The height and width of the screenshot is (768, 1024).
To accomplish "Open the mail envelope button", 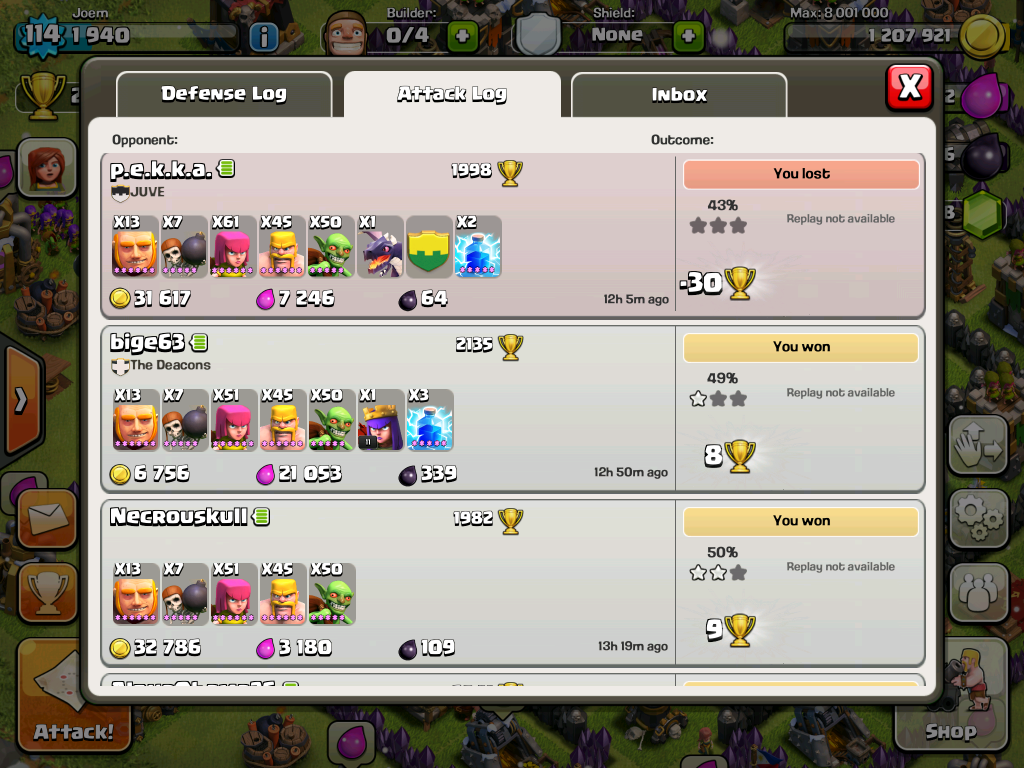I will click(x=46, y=519).
